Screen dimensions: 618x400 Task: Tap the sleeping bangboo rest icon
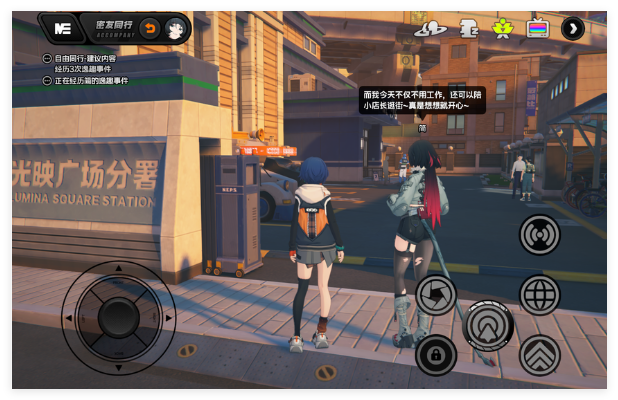(467, 28)
